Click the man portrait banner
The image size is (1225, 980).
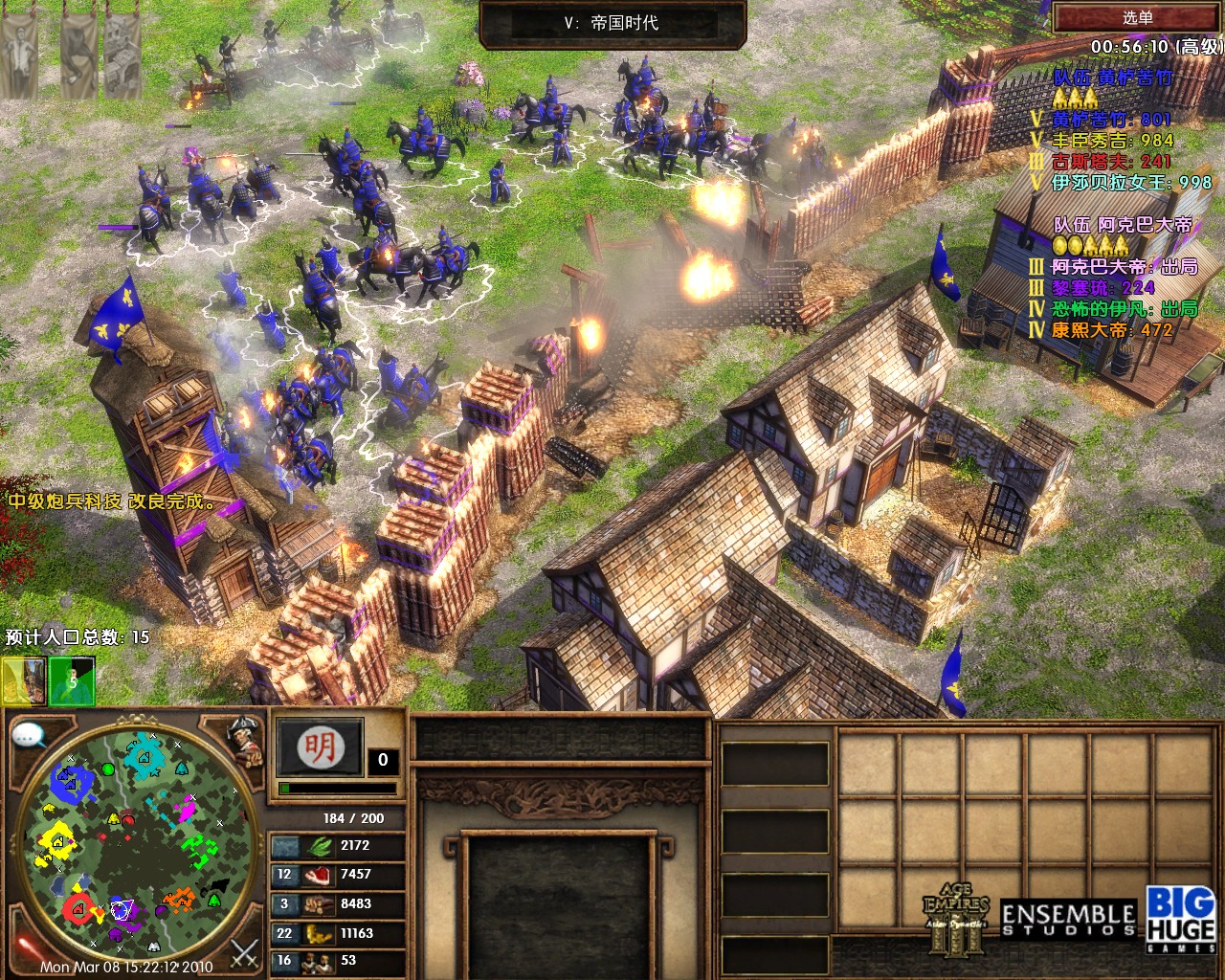(19, 56)
